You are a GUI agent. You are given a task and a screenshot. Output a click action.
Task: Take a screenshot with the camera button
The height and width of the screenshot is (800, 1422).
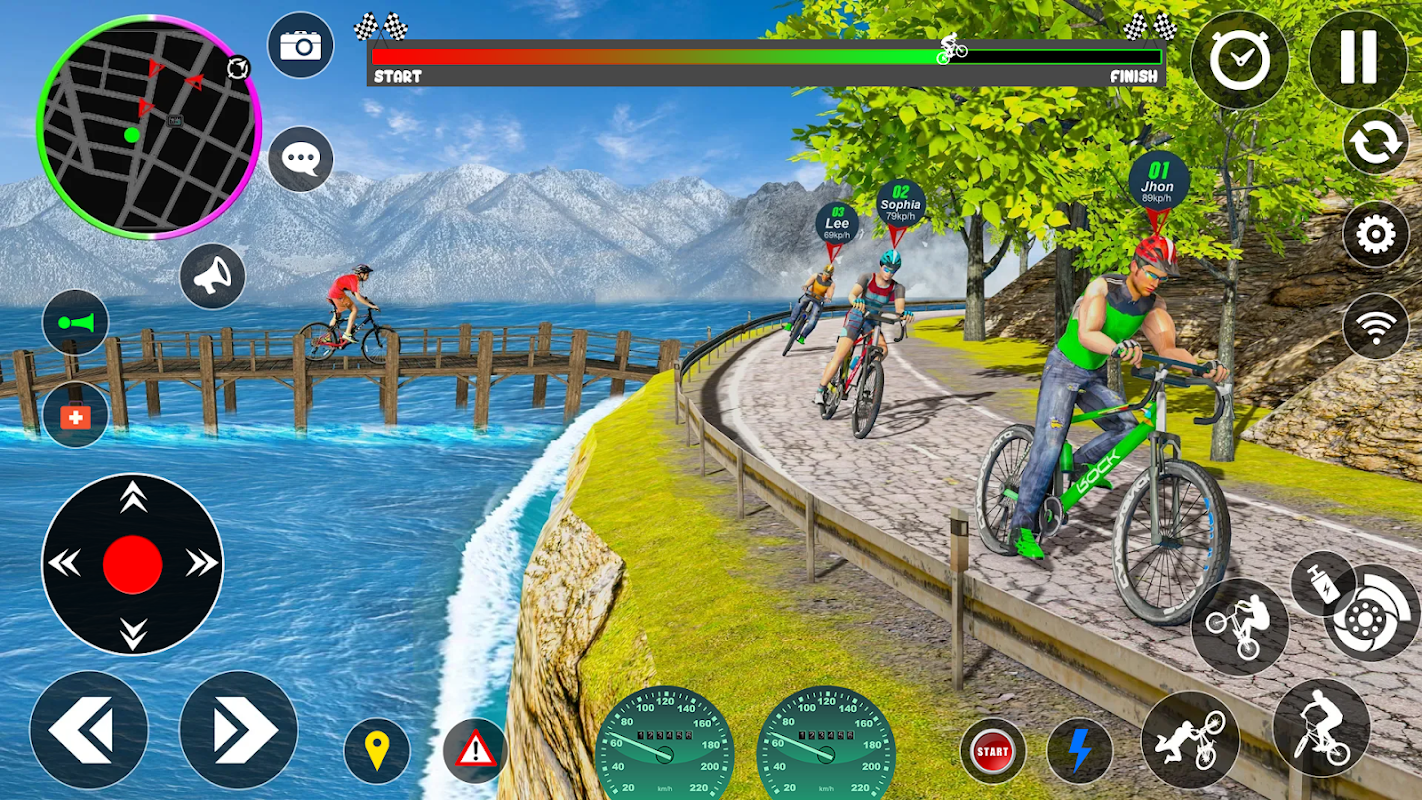300,45
